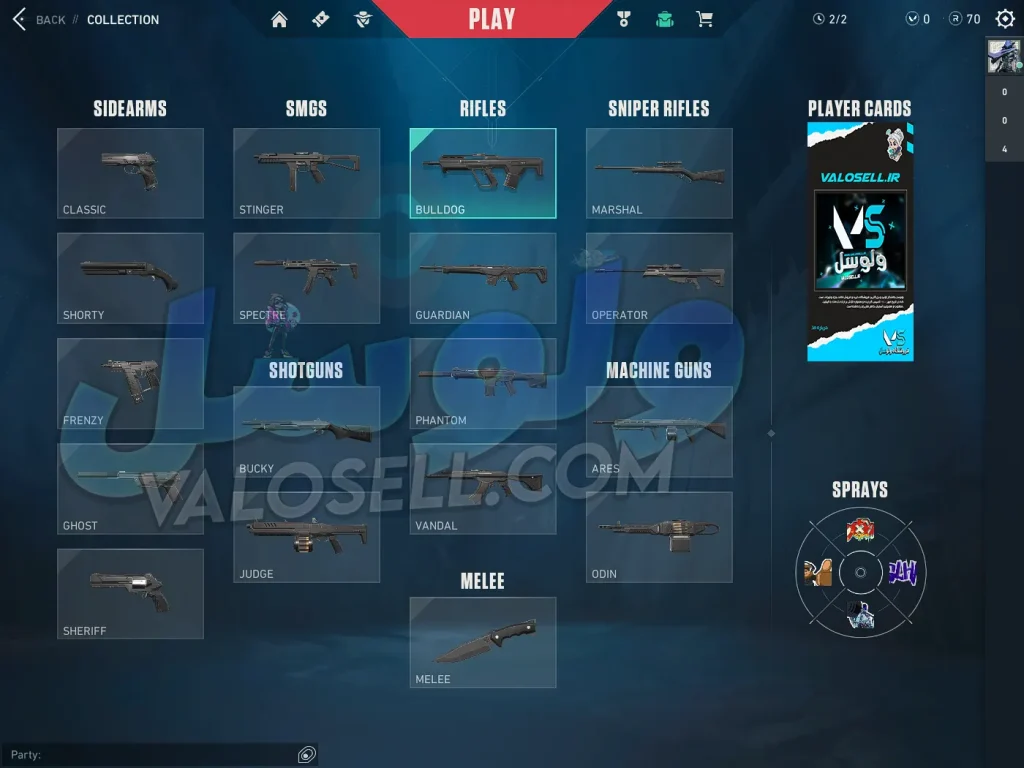The height and width of the screenshot is (768, 1024).
Task: Open the player avatar in the top corner
Action: click(1004, 57)
